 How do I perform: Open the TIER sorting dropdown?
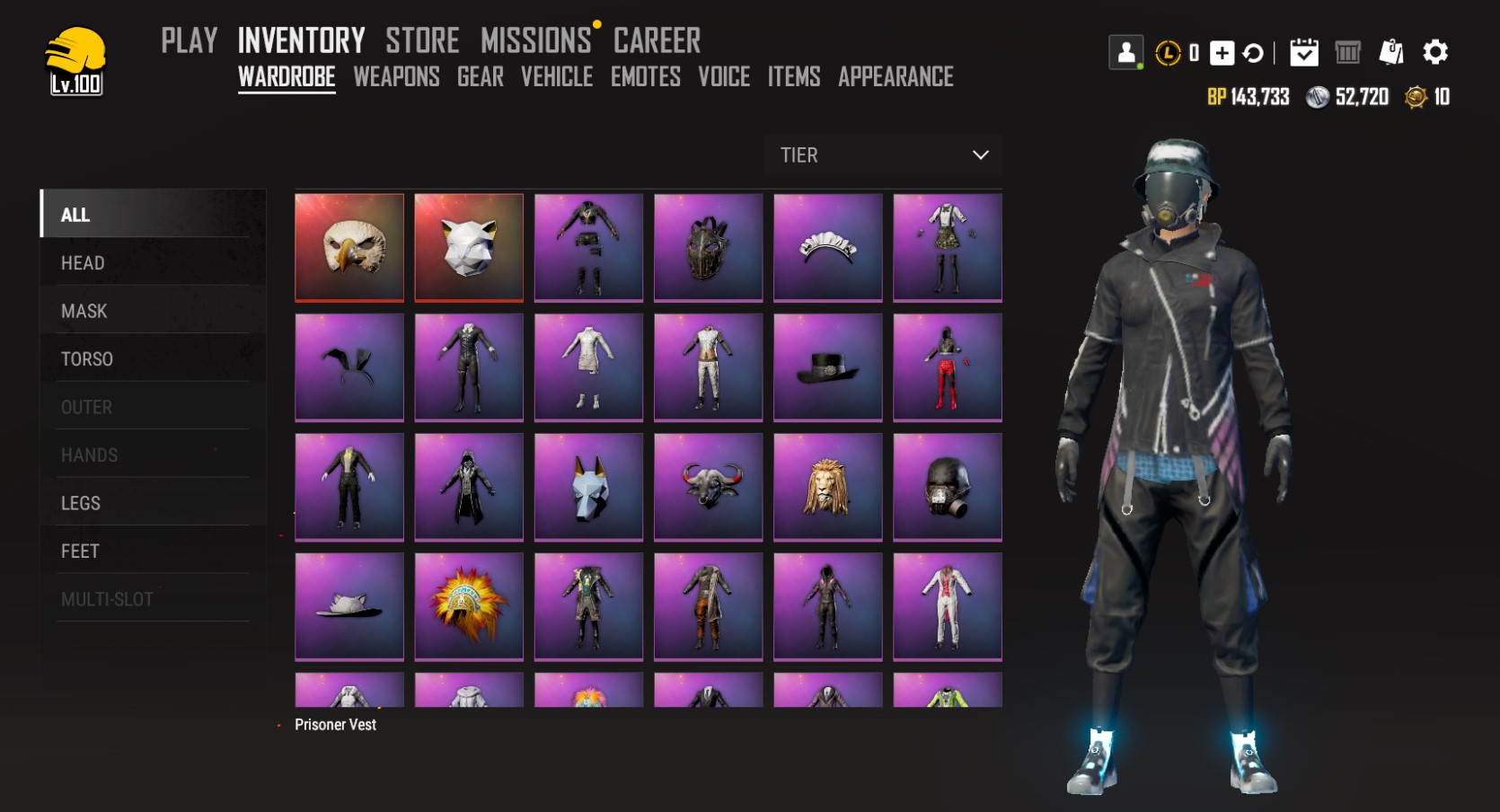click(x=883, y=154)
